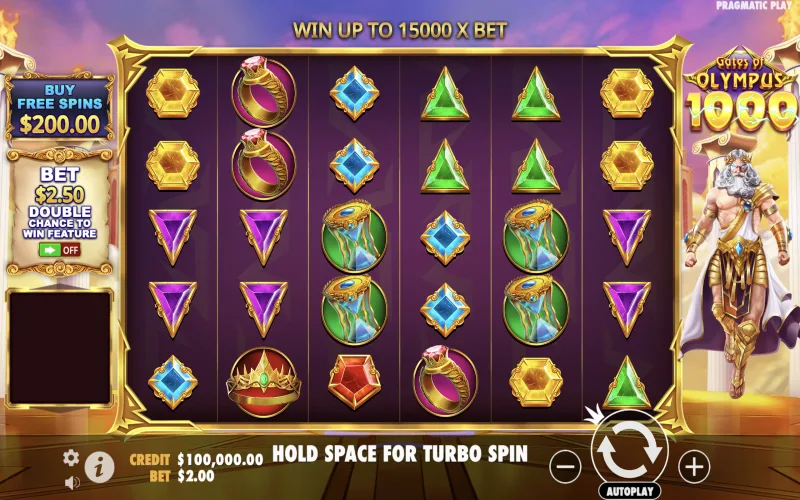This screenshot has height=500, width=800.
Task: Open the settings gear menu
Action: point(71,457)
